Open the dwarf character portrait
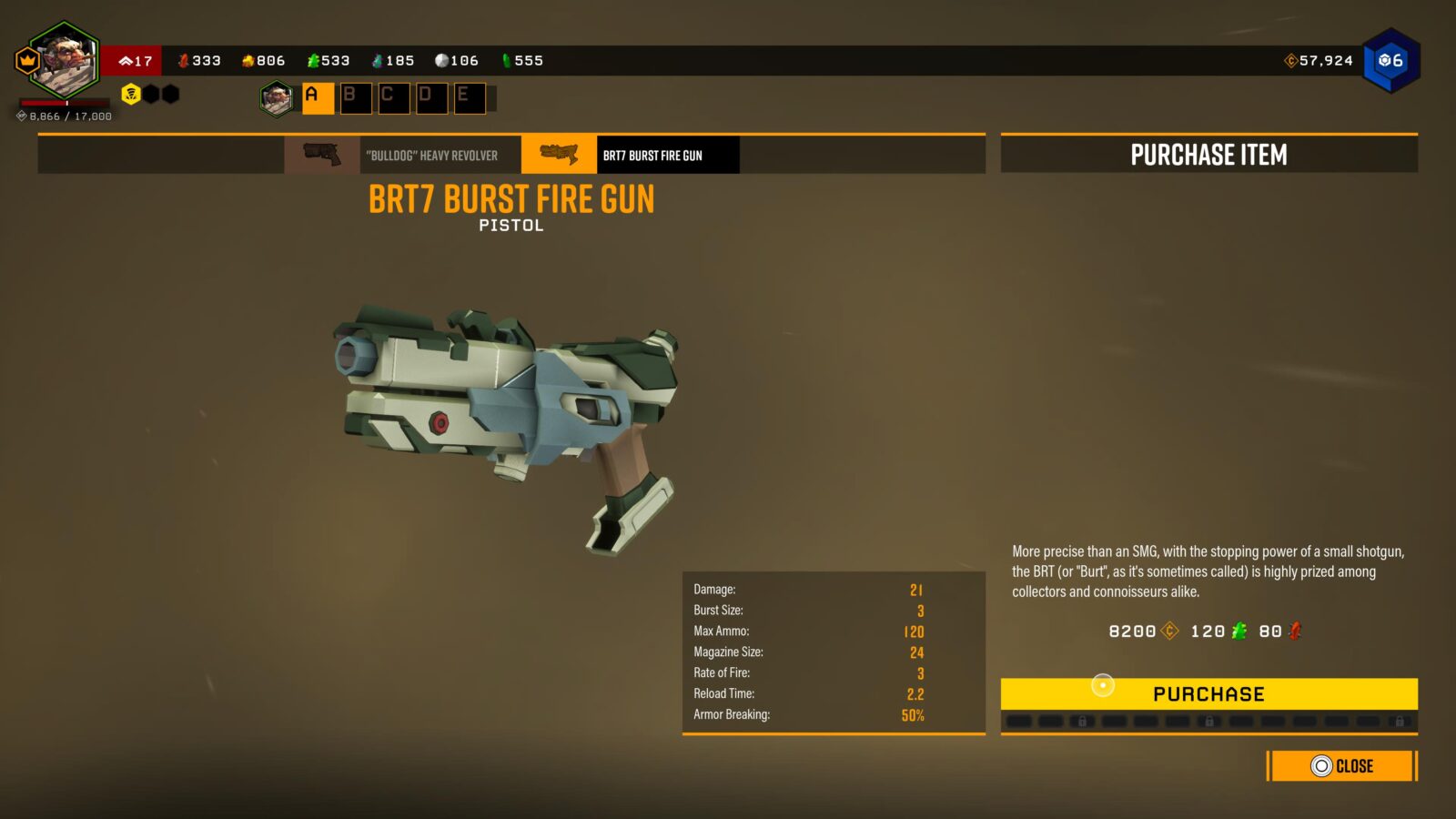This screenshot has width=1456, height=819. (x=64, y=62)
